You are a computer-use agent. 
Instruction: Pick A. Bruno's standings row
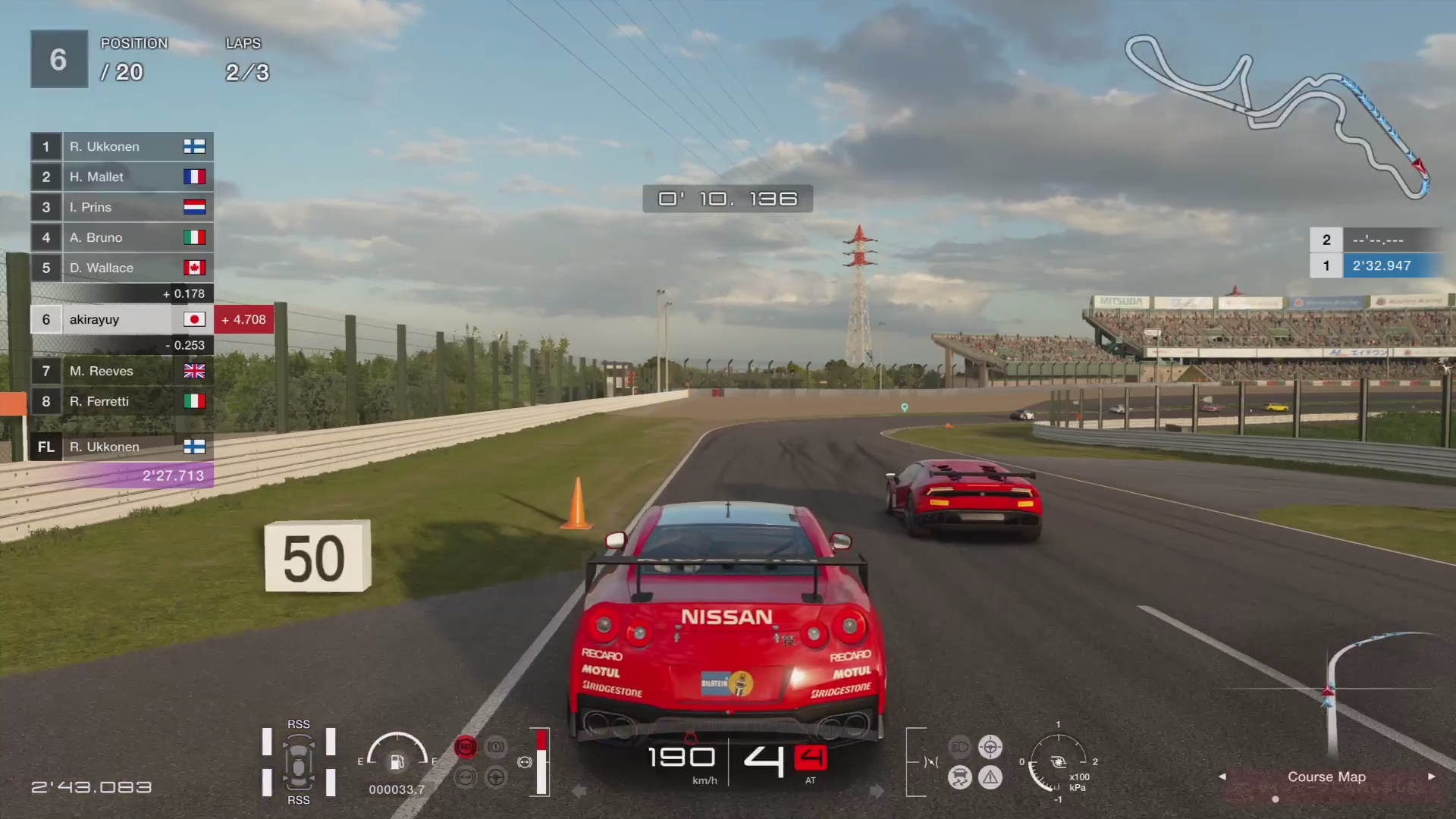[121, 237]
